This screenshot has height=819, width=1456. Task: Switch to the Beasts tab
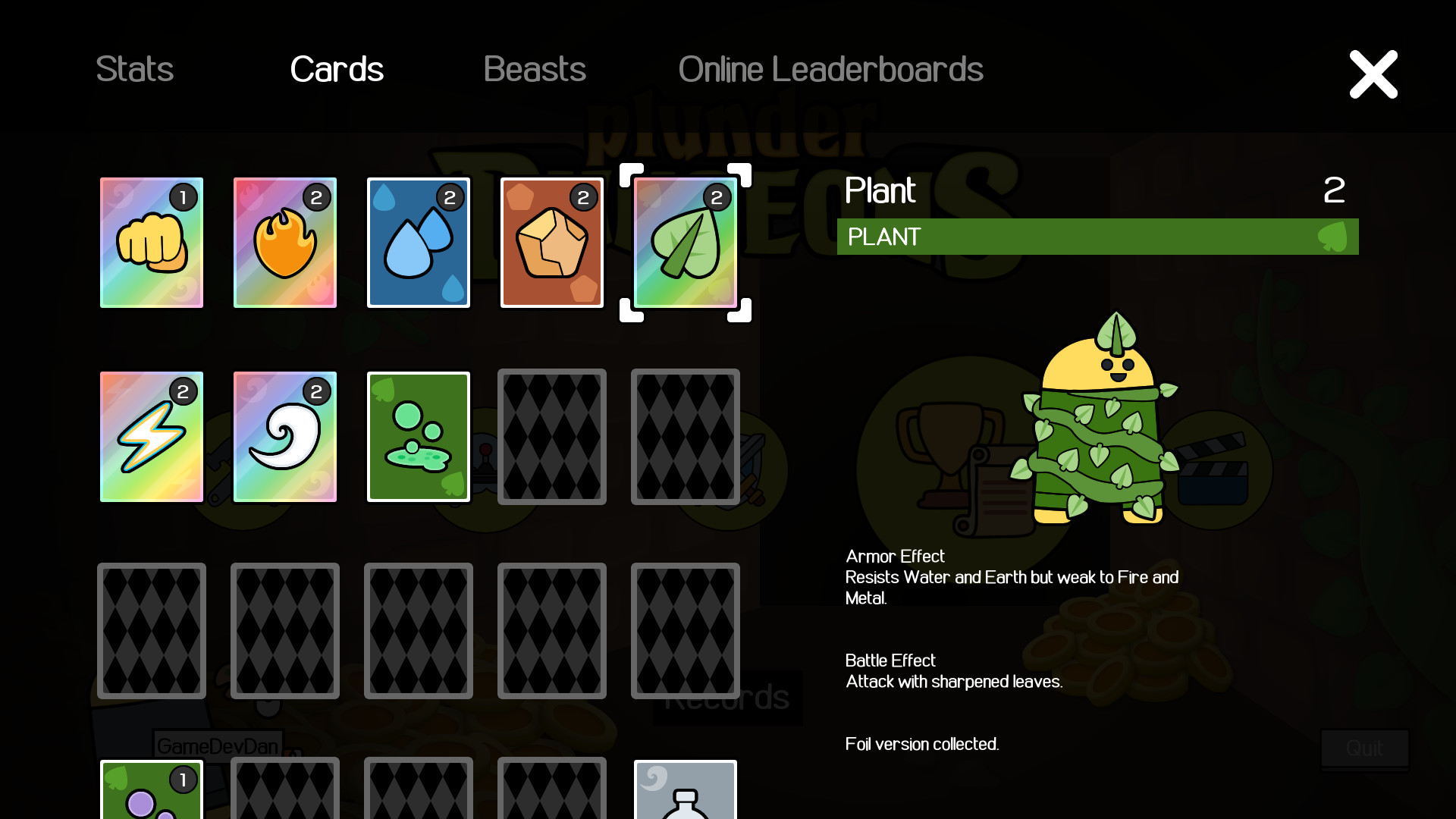(x=535, y=69)
